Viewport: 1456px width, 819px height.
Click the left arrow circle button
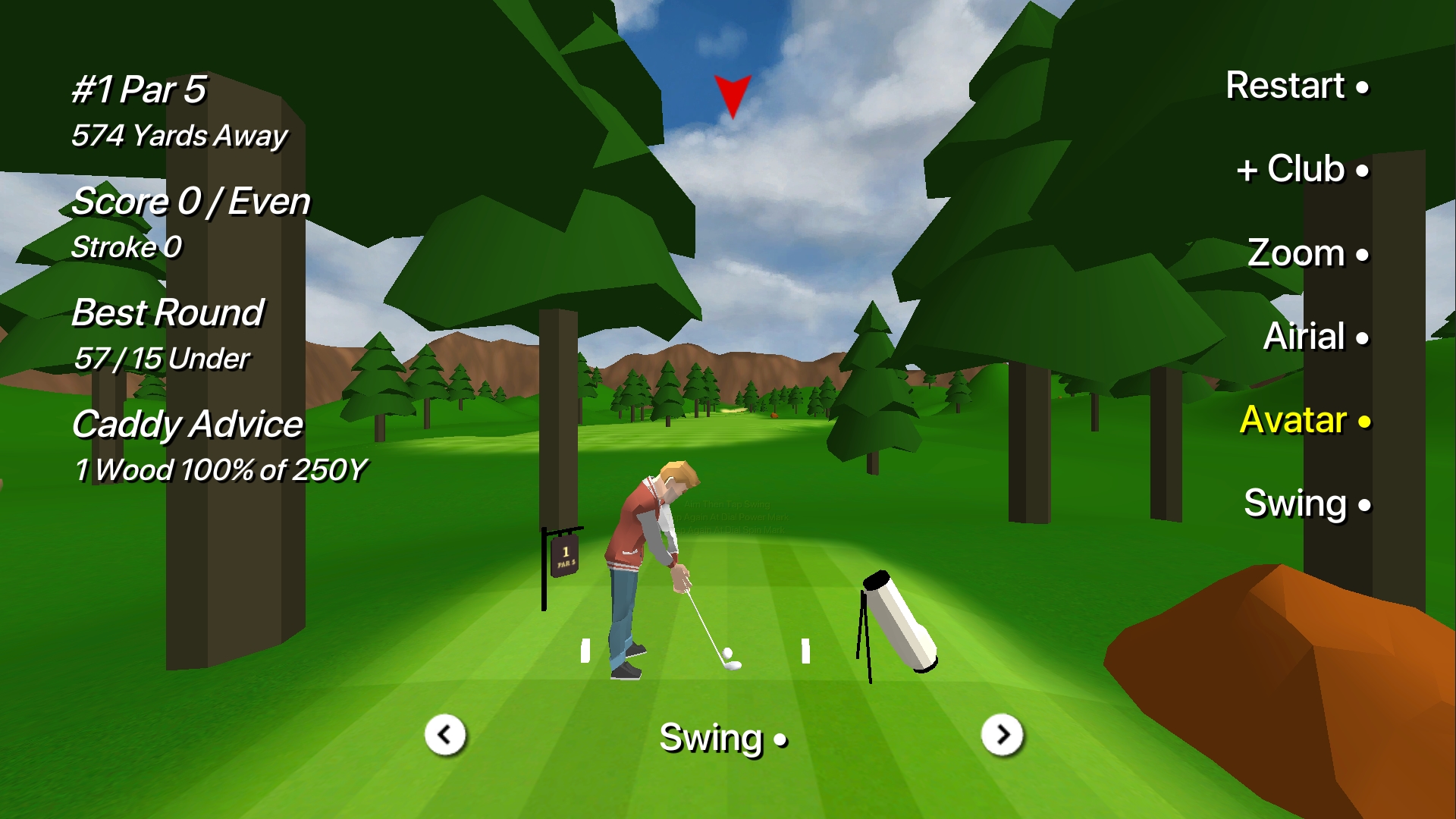pyautogui.click(x=445, y=735)
